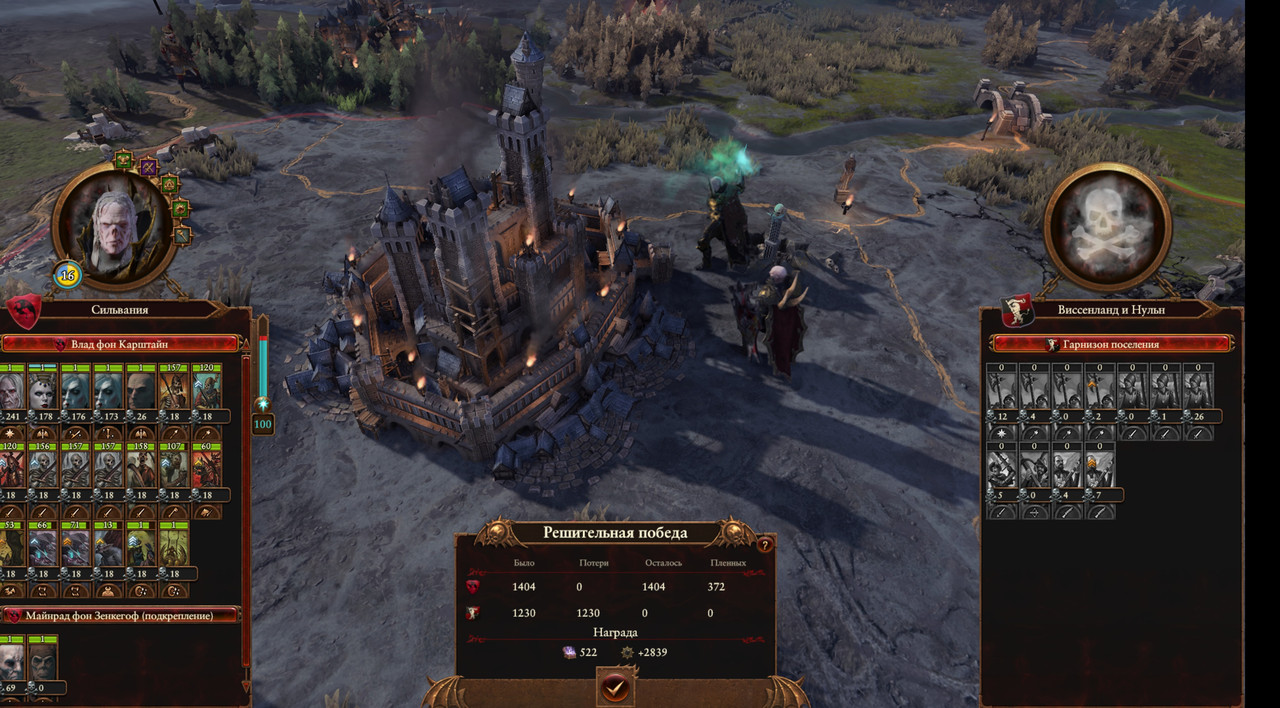Select the unit card with 241 kills
This screenshot has width=1280, height=708.
point(12,390)
